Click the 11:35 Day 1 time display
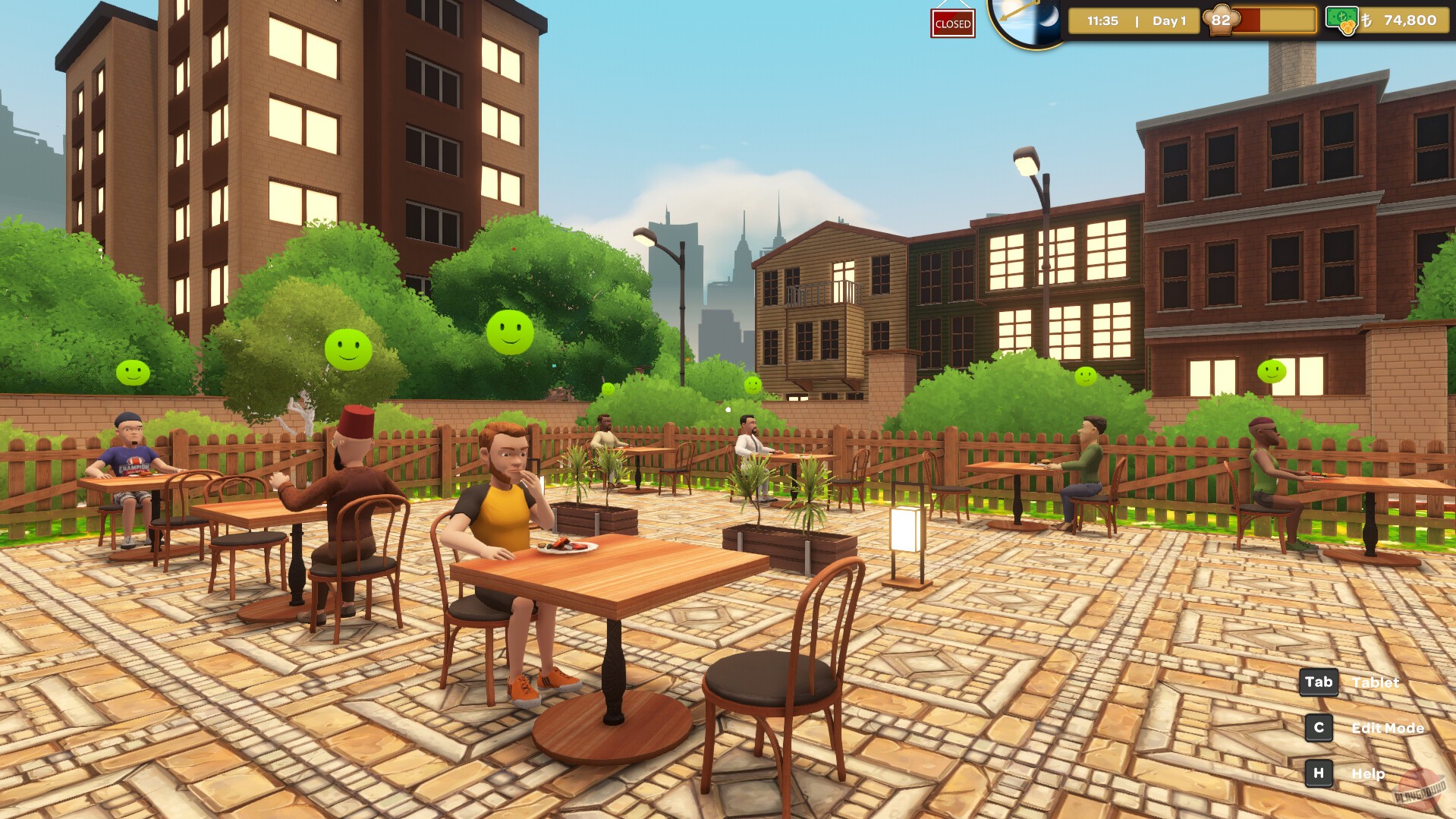The width and height of the screenshot is (1456, 819). click(x=1135, y=21)
